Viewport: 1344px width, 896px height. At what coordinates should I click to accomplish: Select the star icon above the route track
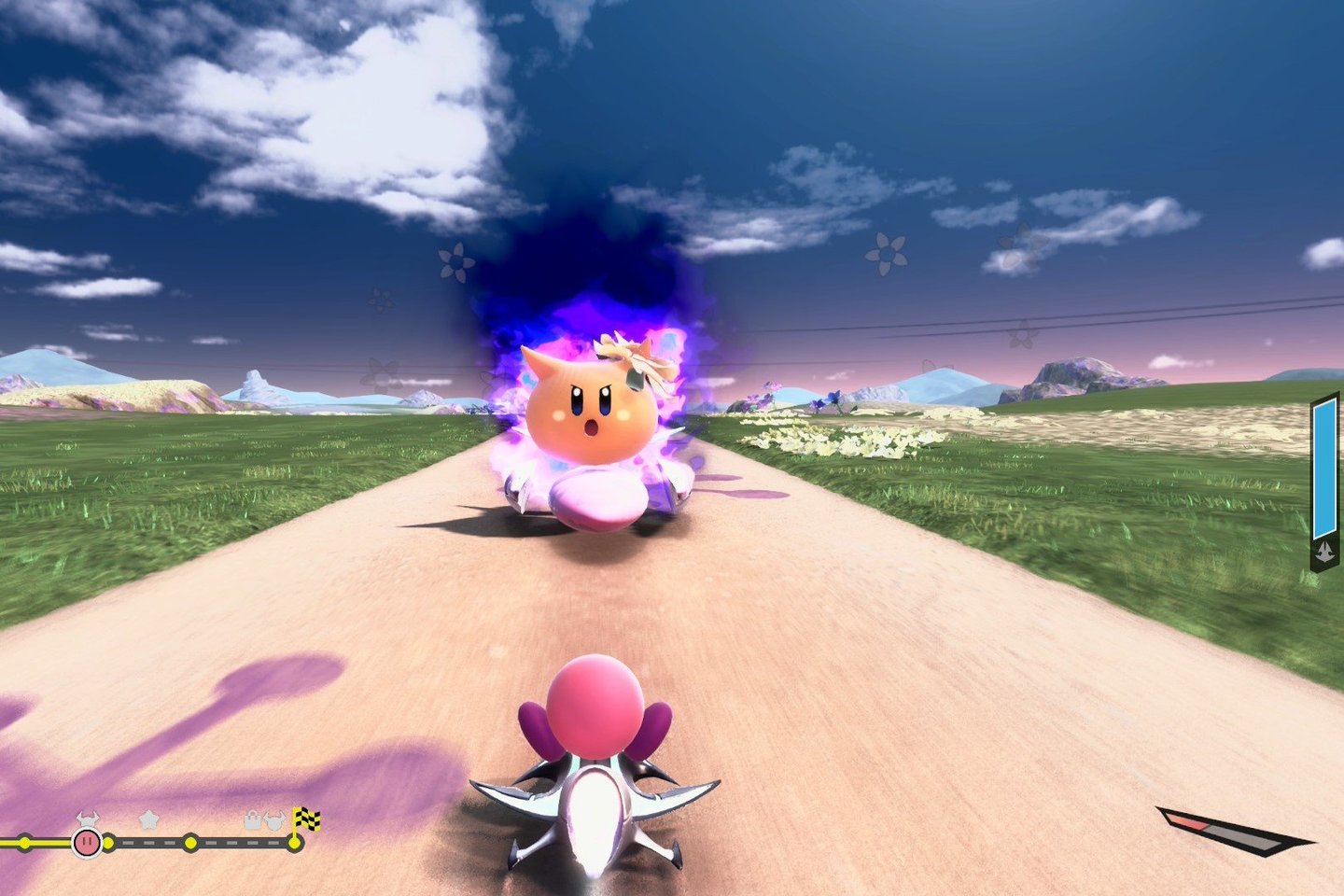pos(148,819)
